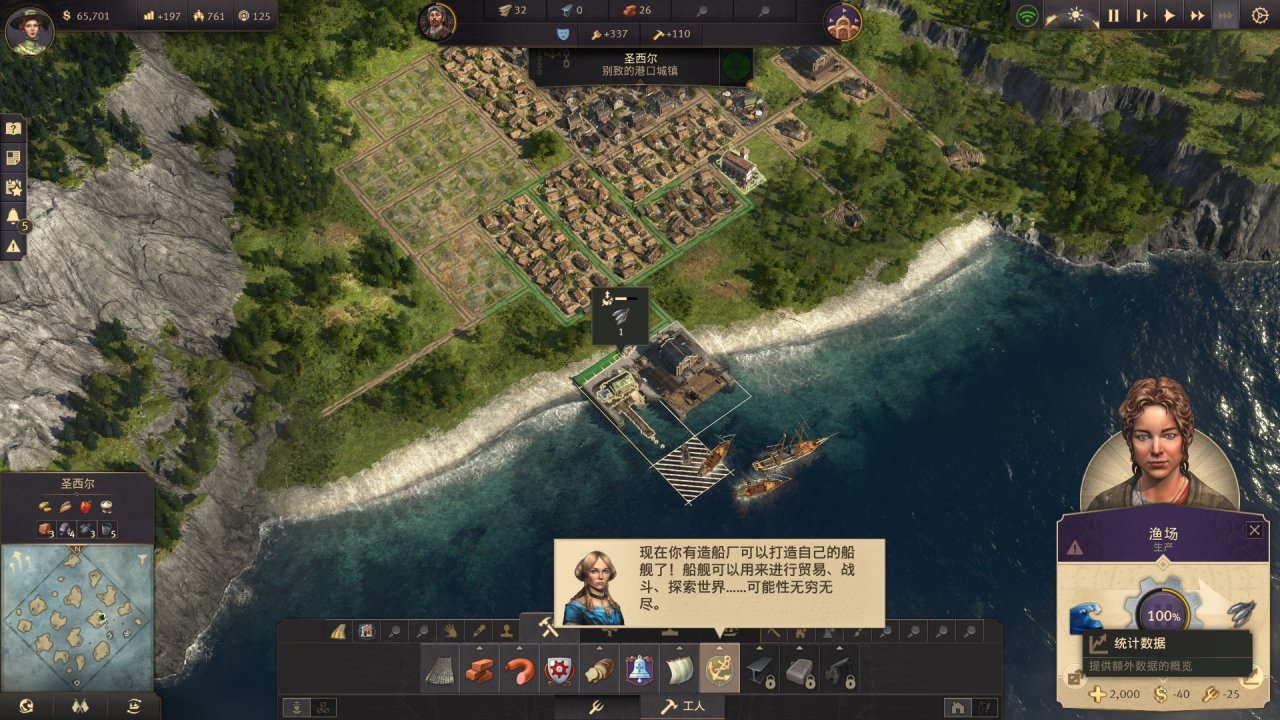Choose the bread bakery building icon
This screenshot has height=720, width=1280.
(600, 669)
